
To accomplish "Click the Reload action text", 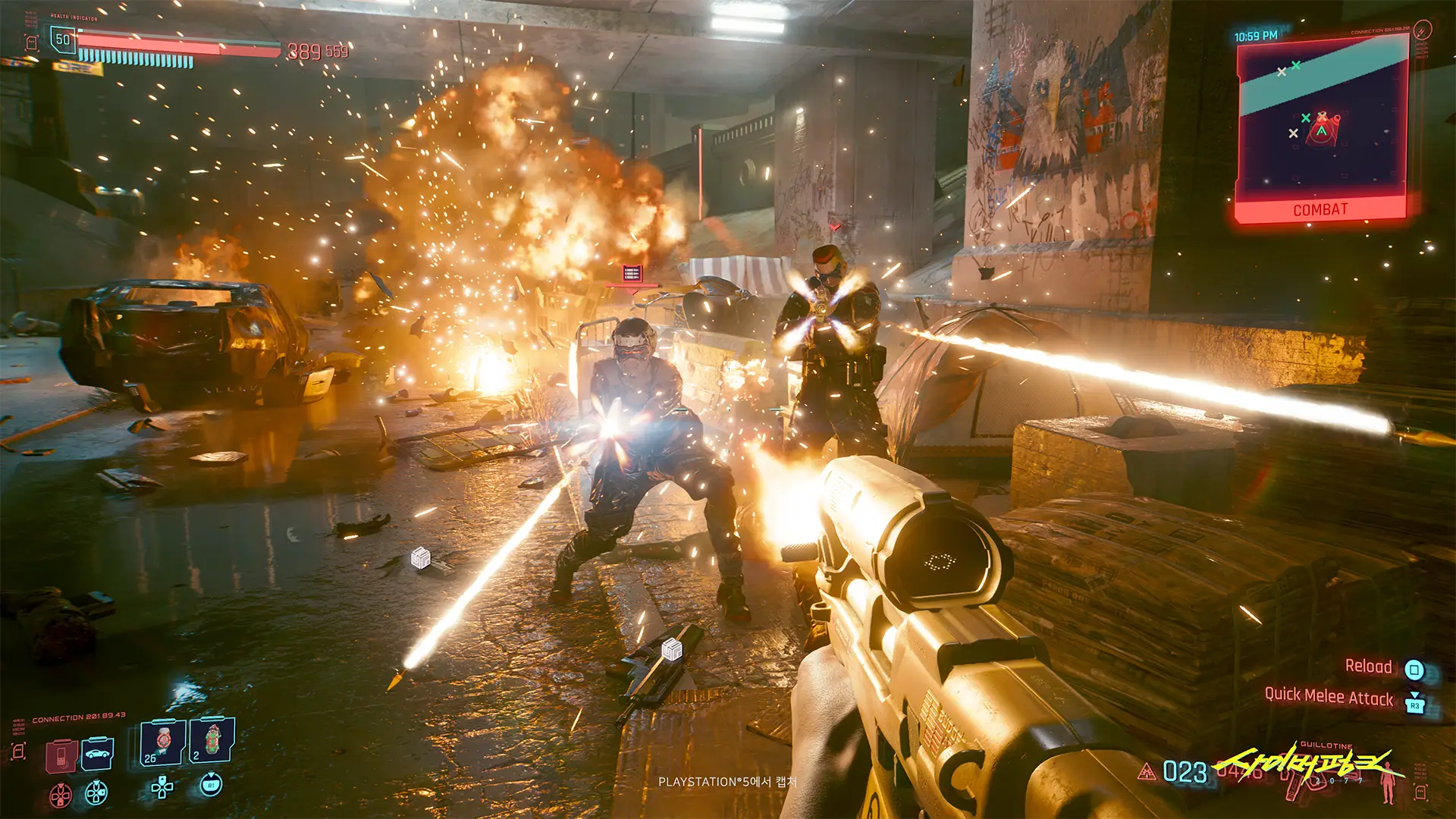I will [x=1370, y=668].
